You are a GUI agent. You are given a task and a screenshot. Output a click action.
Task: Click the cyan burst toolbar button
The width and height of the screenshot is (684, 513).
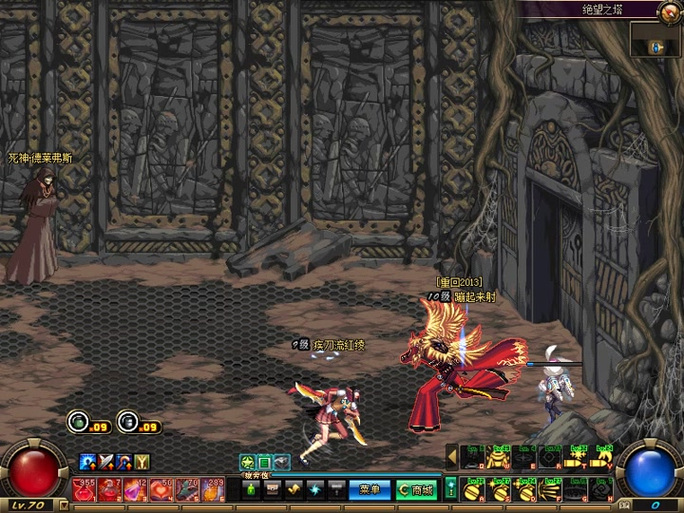pyautogui.click(x=315, y=490)
